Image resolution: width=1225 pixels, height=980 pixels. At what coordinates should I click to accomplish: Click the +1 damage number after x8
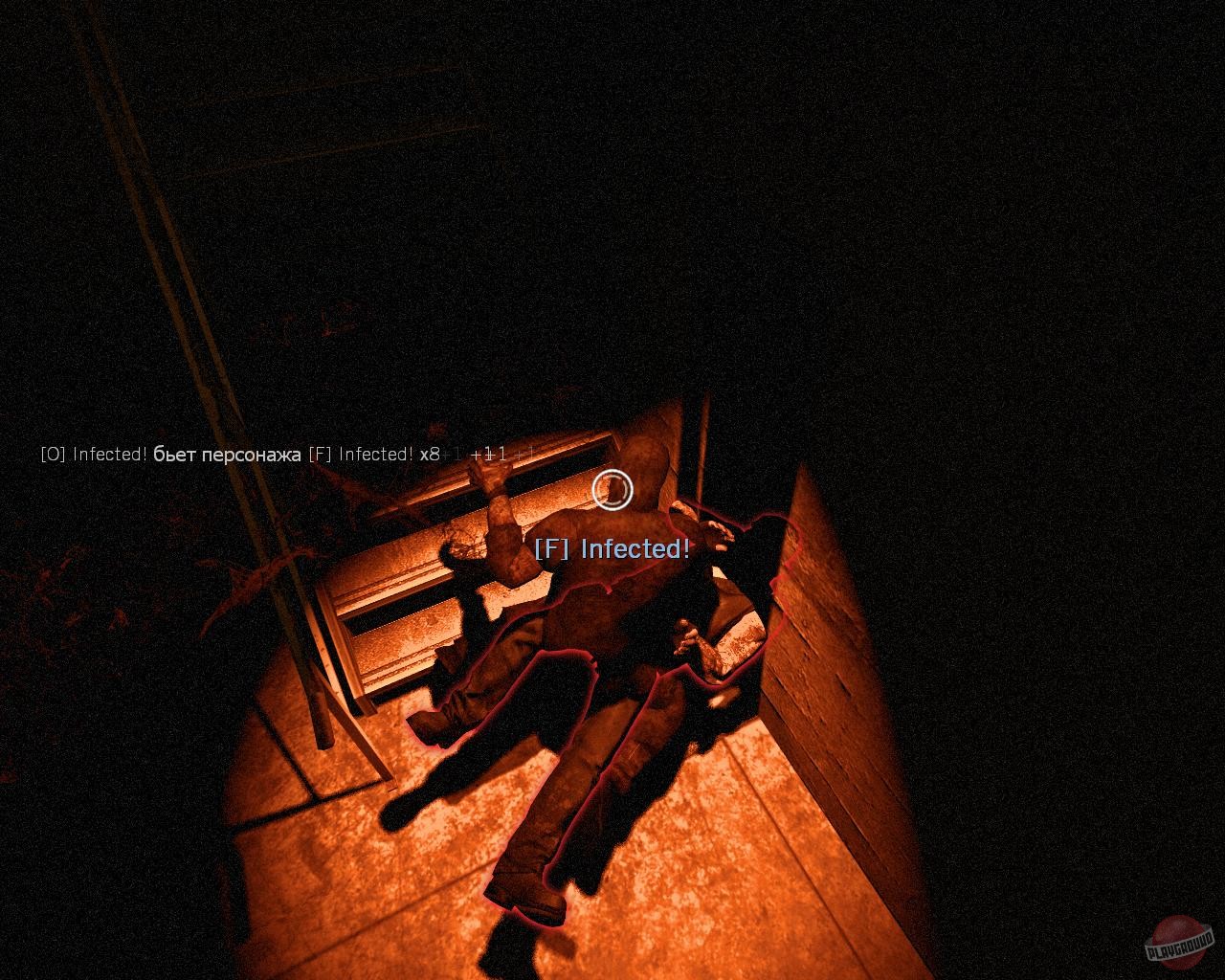[x=453, y=457]
